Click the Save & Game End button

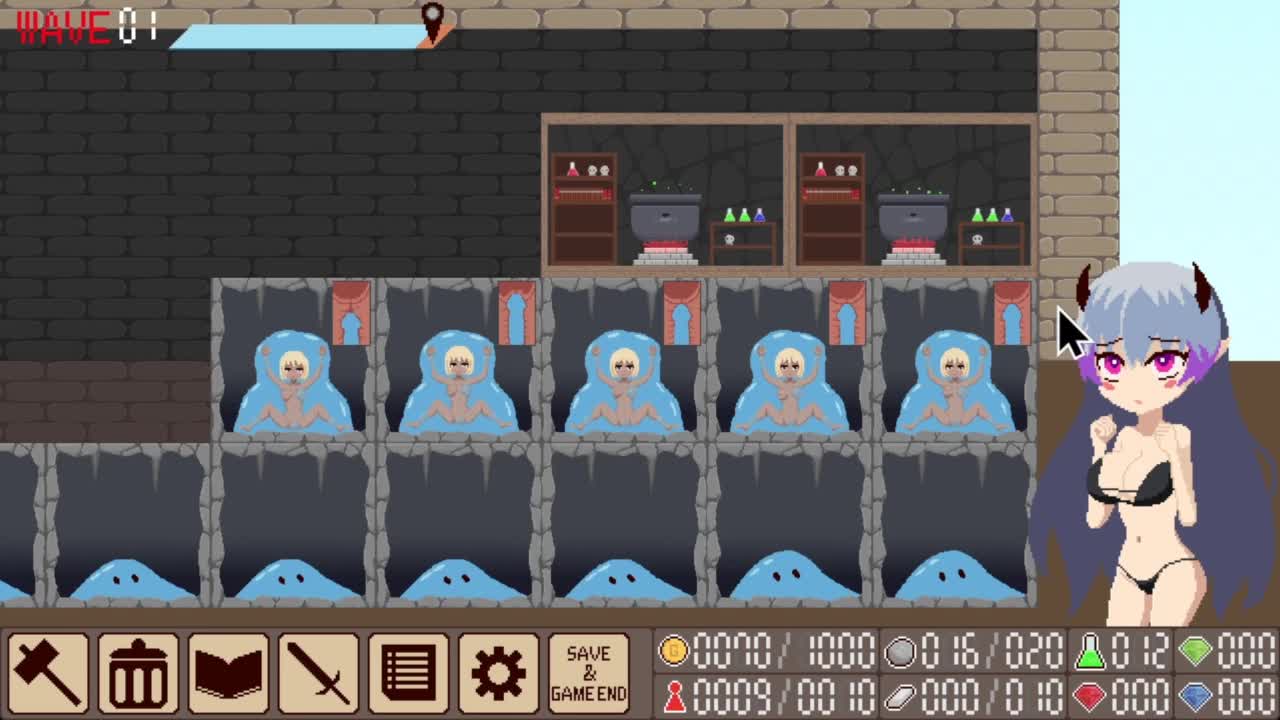click(588, 672)
